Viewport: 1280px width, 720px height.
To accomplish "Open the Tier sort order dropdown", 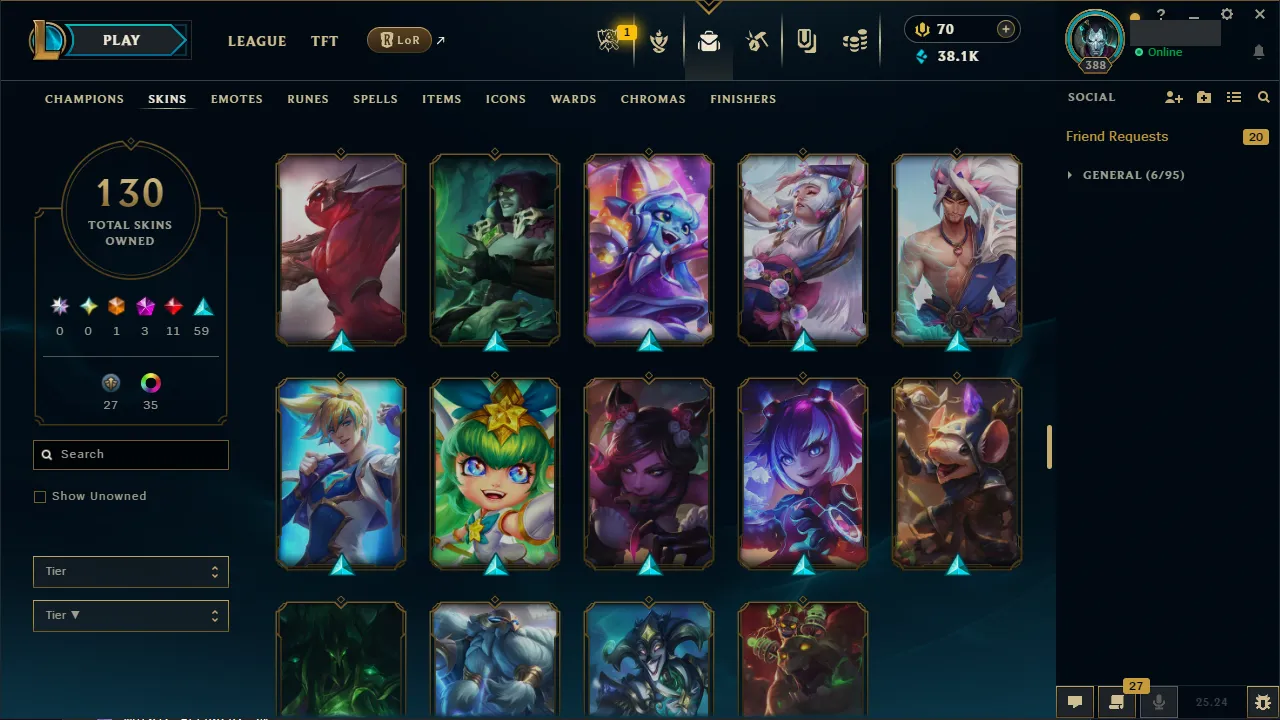I will tap(130, 615).
